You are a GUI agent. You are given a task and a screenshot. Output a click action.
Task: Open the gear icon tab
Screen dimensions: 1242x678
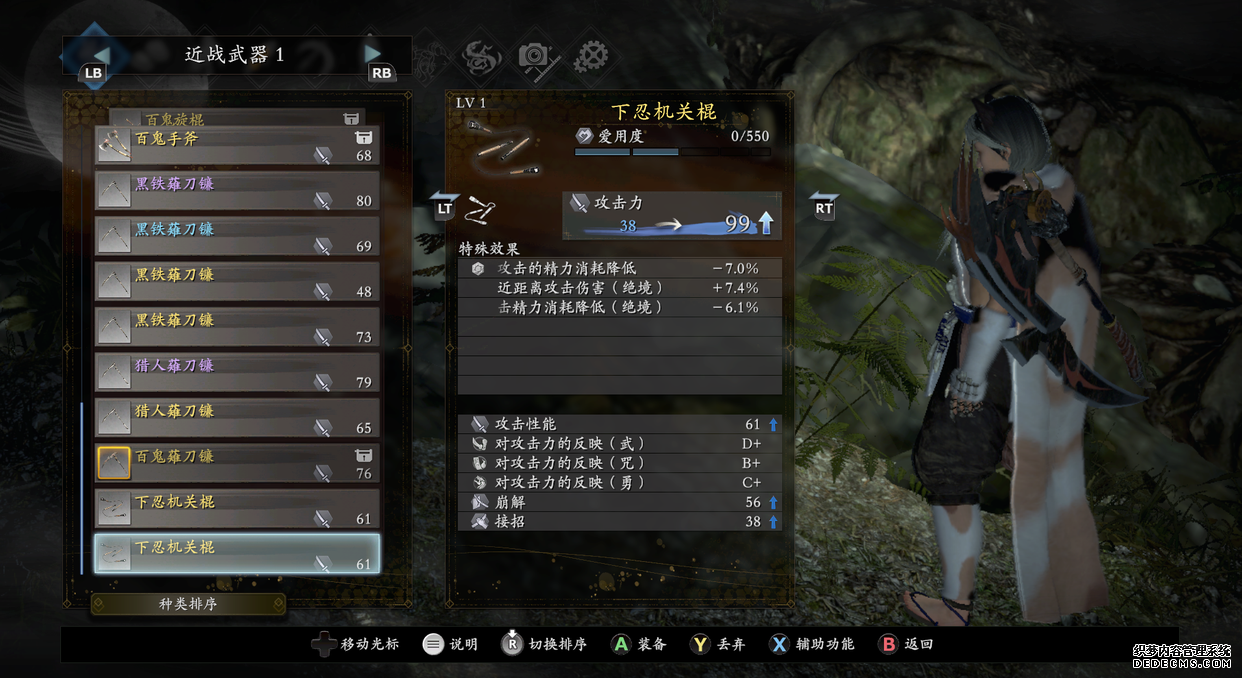(x=592, y=55)
